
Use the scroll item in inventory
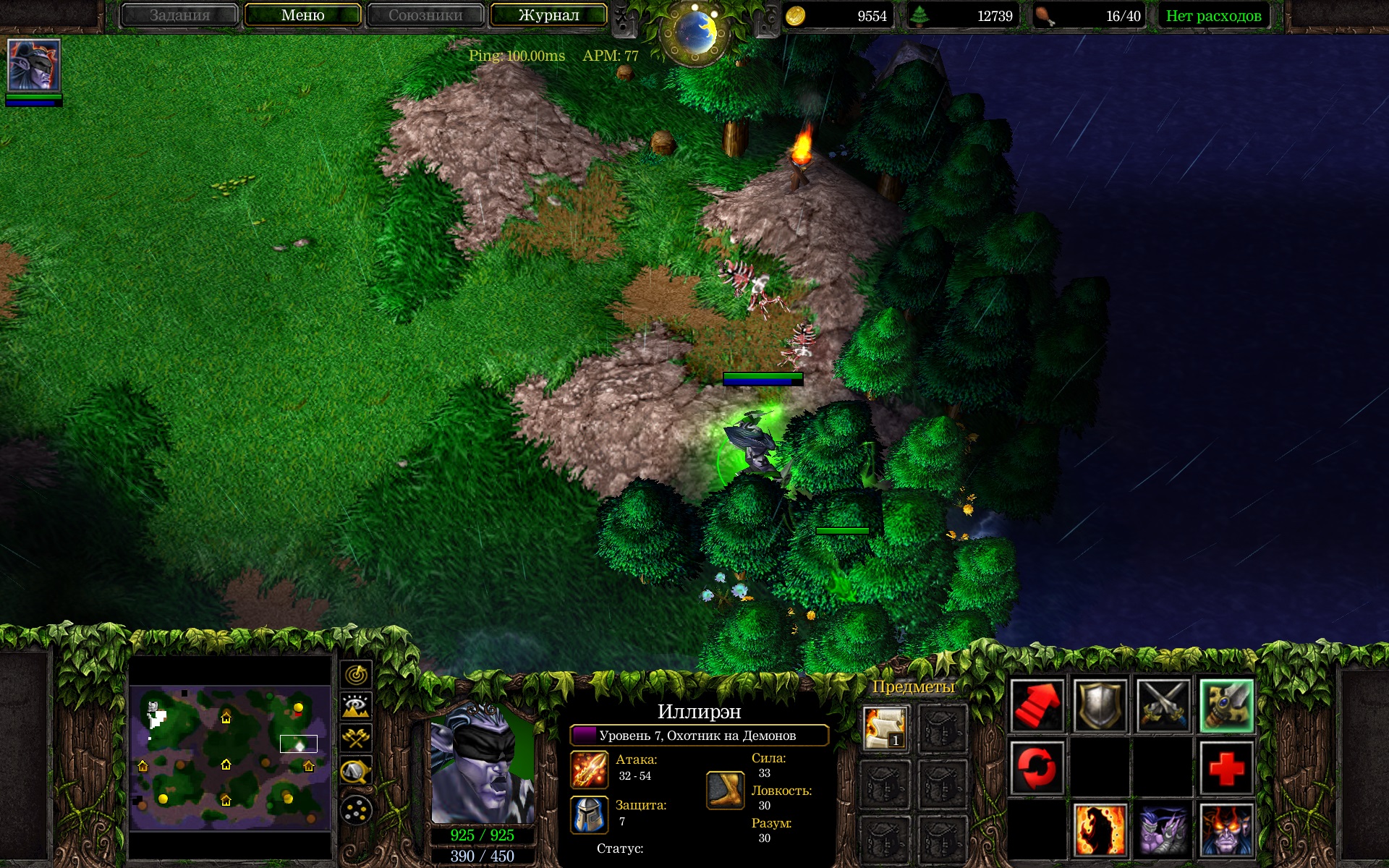point(885,728)
